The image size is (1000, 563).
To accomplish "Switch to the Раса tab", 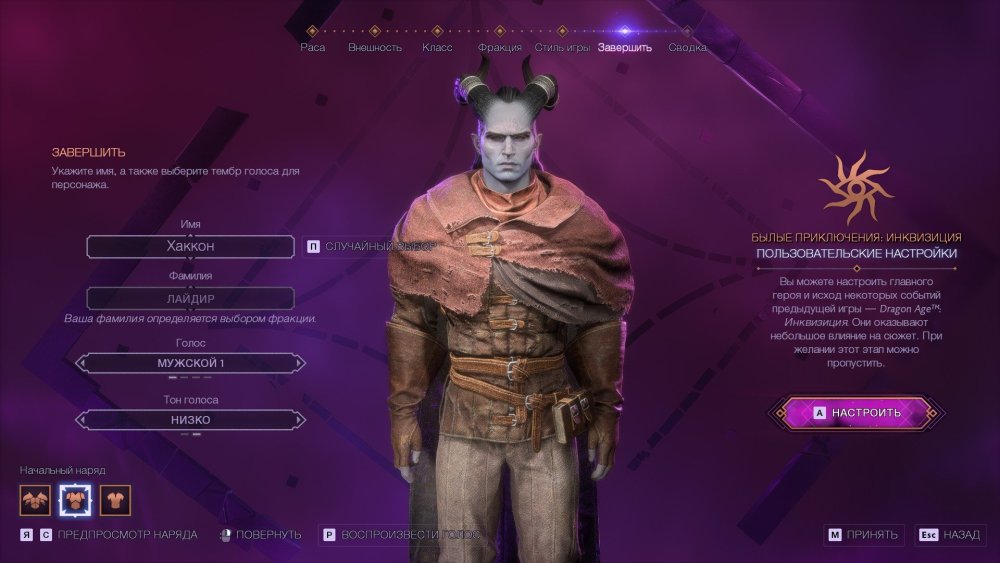I will point(312,47).
